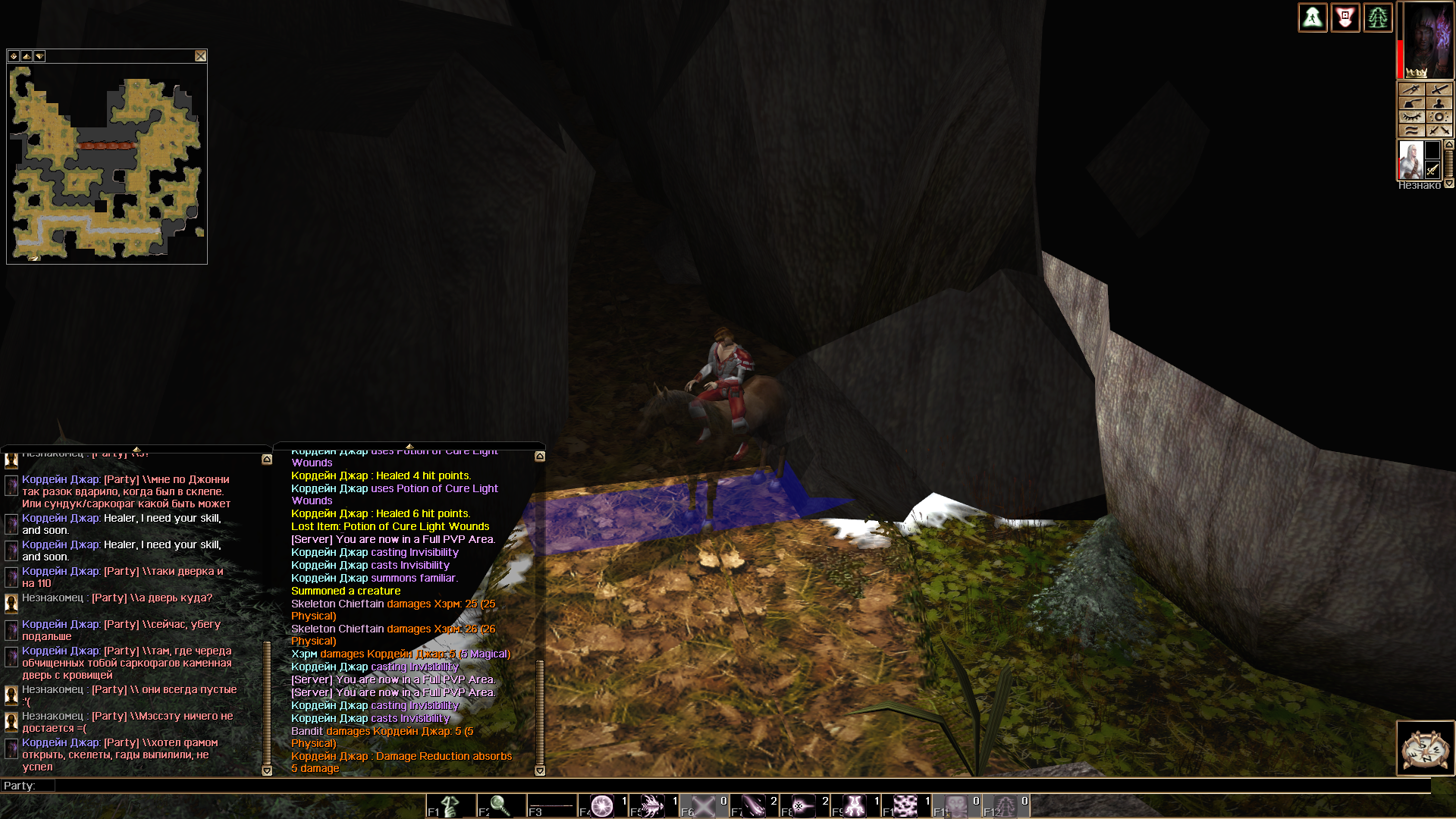Screen dimensions: 1456x819
Task: Close the minimap window
Action: tap(200, 56)
